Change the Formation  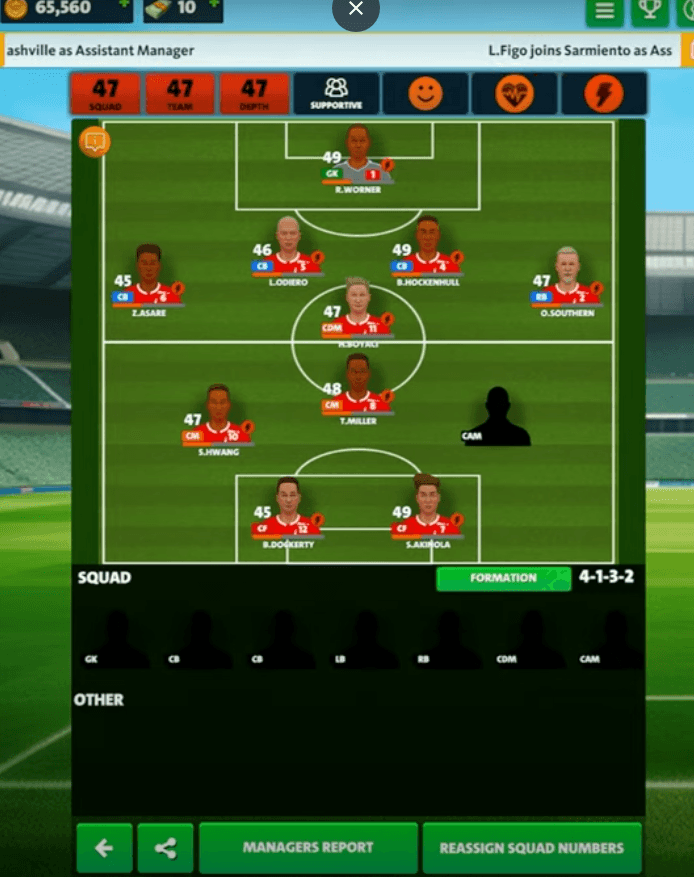(x=503, y=578)
